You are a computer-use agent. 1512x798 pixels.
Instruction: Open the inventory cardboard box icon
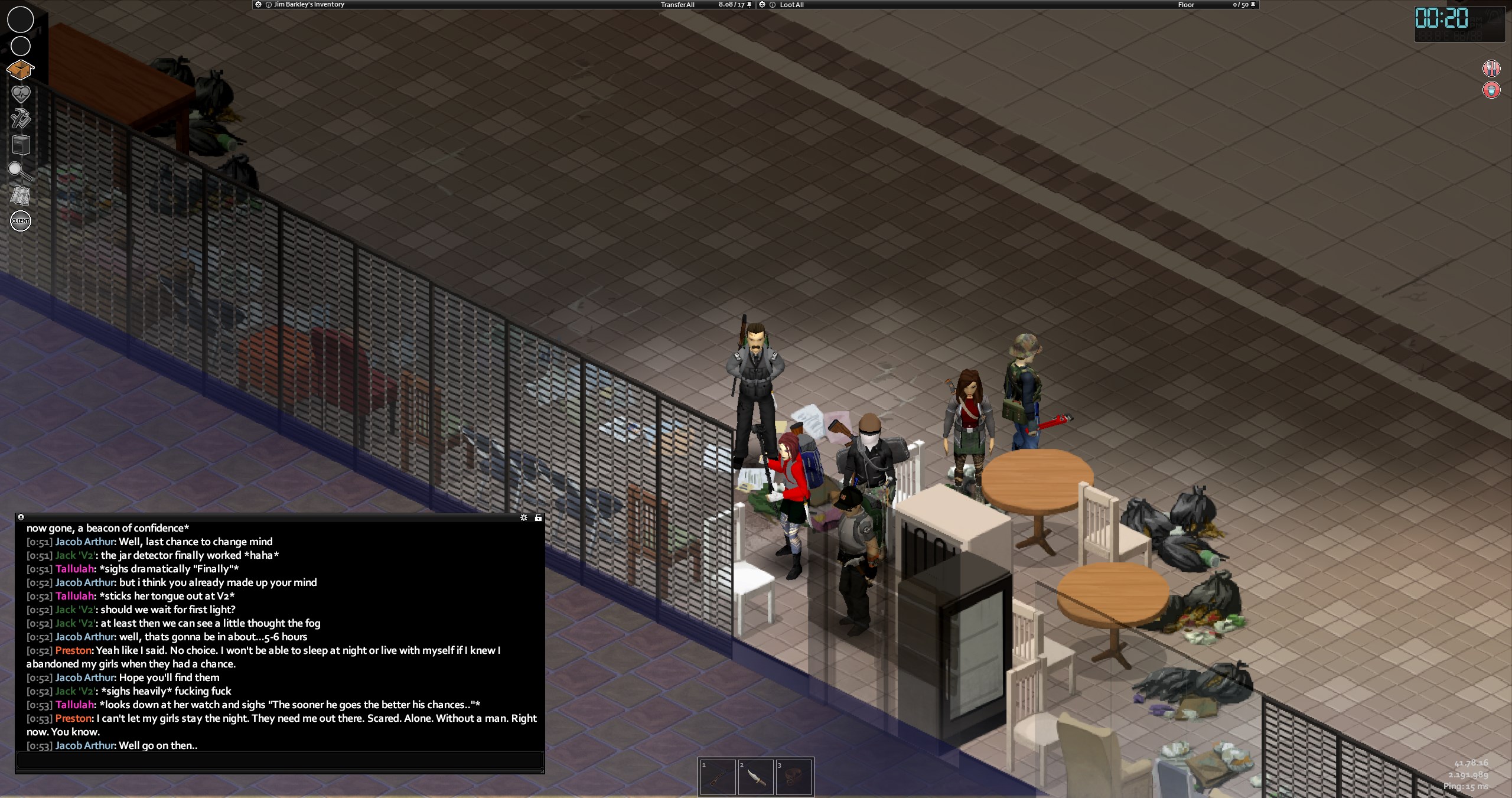(x=20, y=70)
